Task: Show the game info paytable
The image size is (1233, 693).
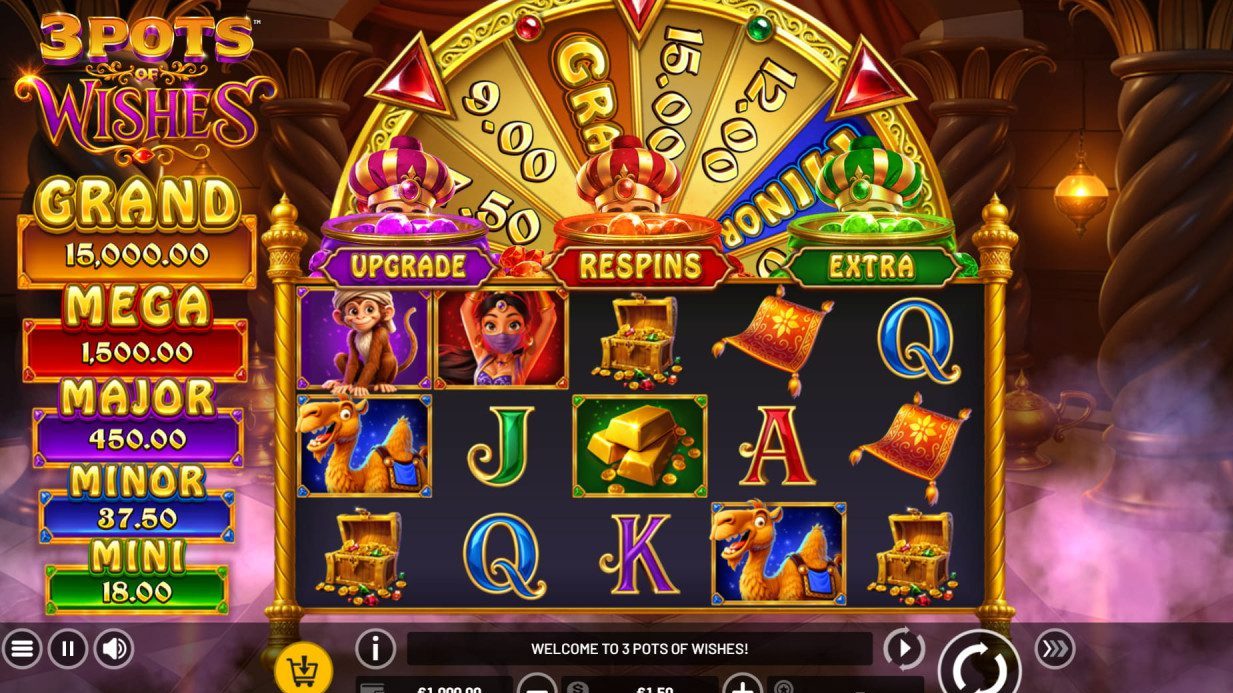Action: click(375, 649)
